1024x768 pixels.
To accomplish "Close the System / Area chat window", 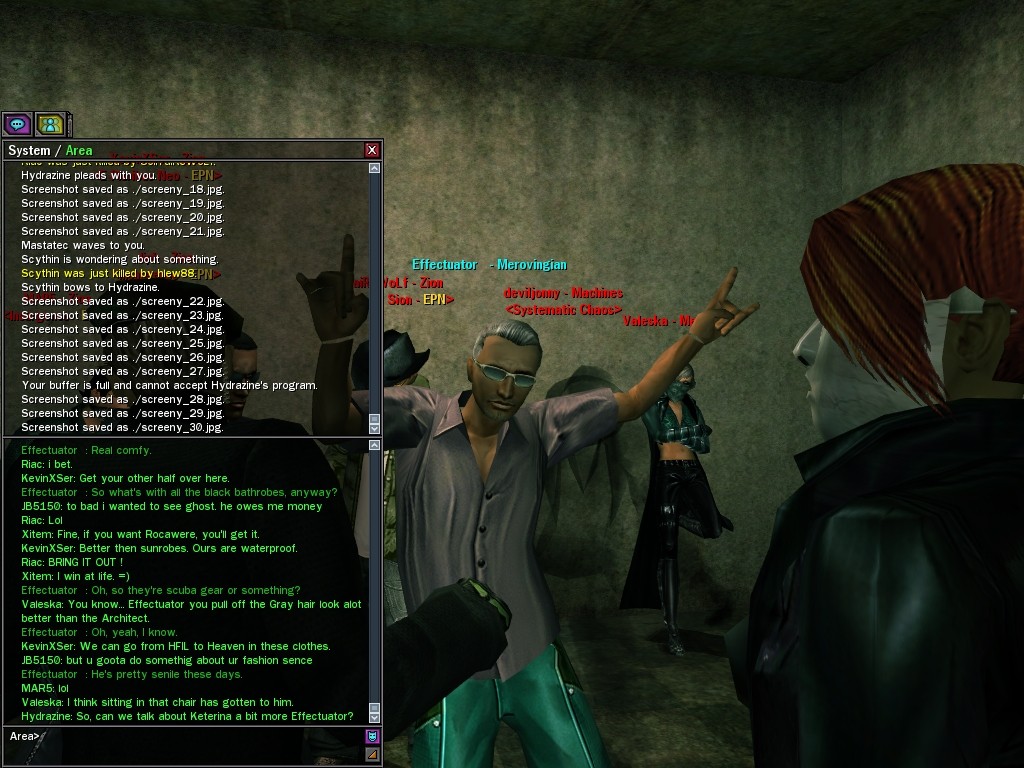I will point(372,150).
